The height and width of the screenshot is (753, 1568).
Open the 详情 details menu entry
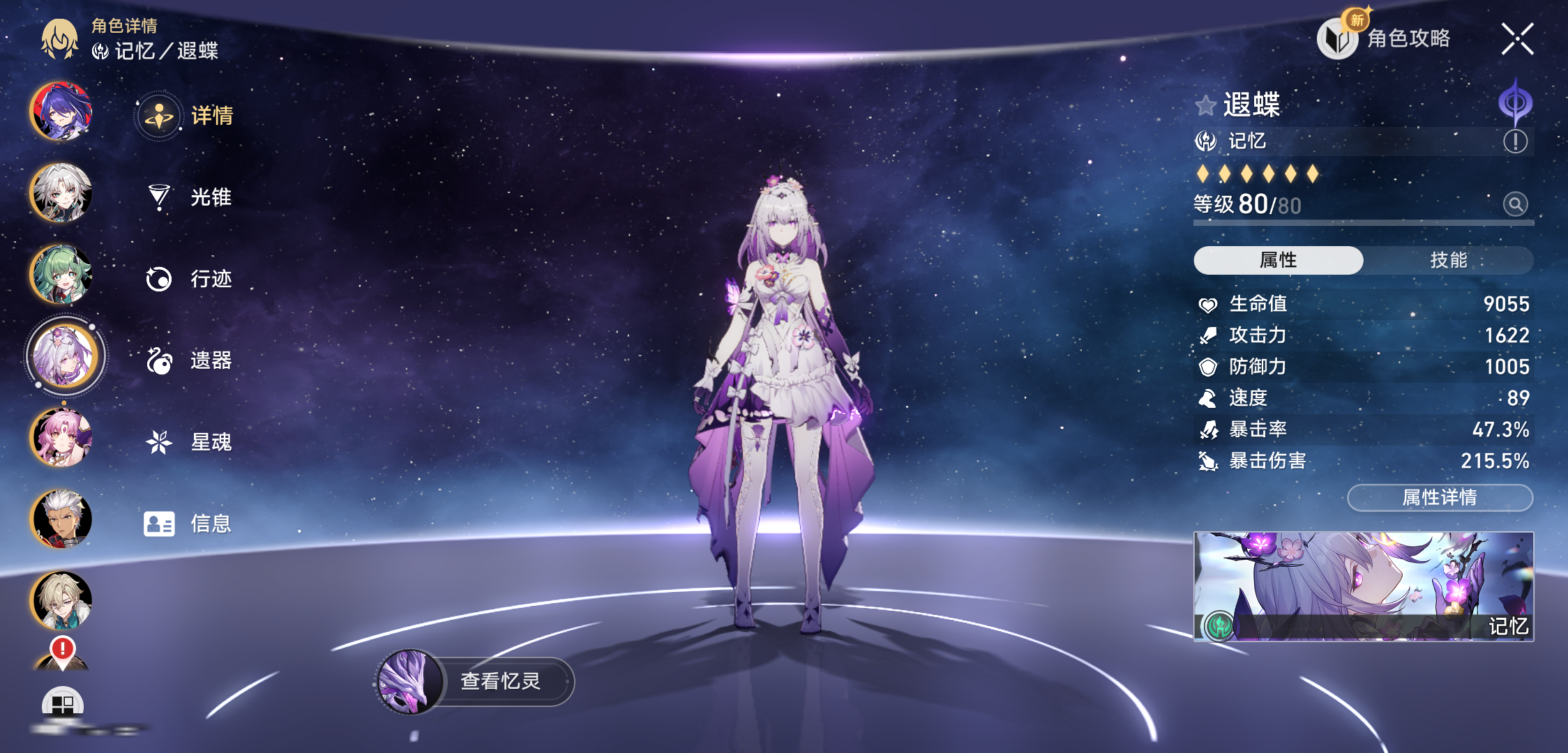(187, 115)
